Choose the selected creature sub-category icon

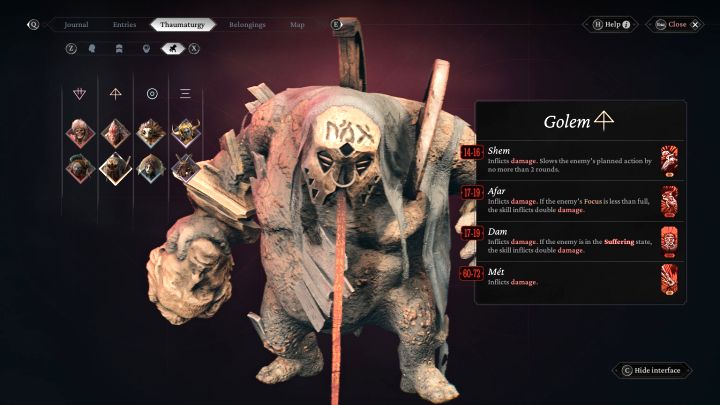[172, 47]
